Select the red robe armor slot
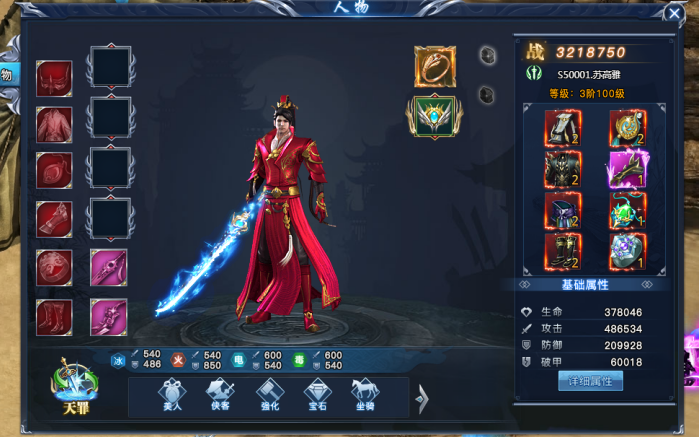699x437 pixels. point(54,125)
